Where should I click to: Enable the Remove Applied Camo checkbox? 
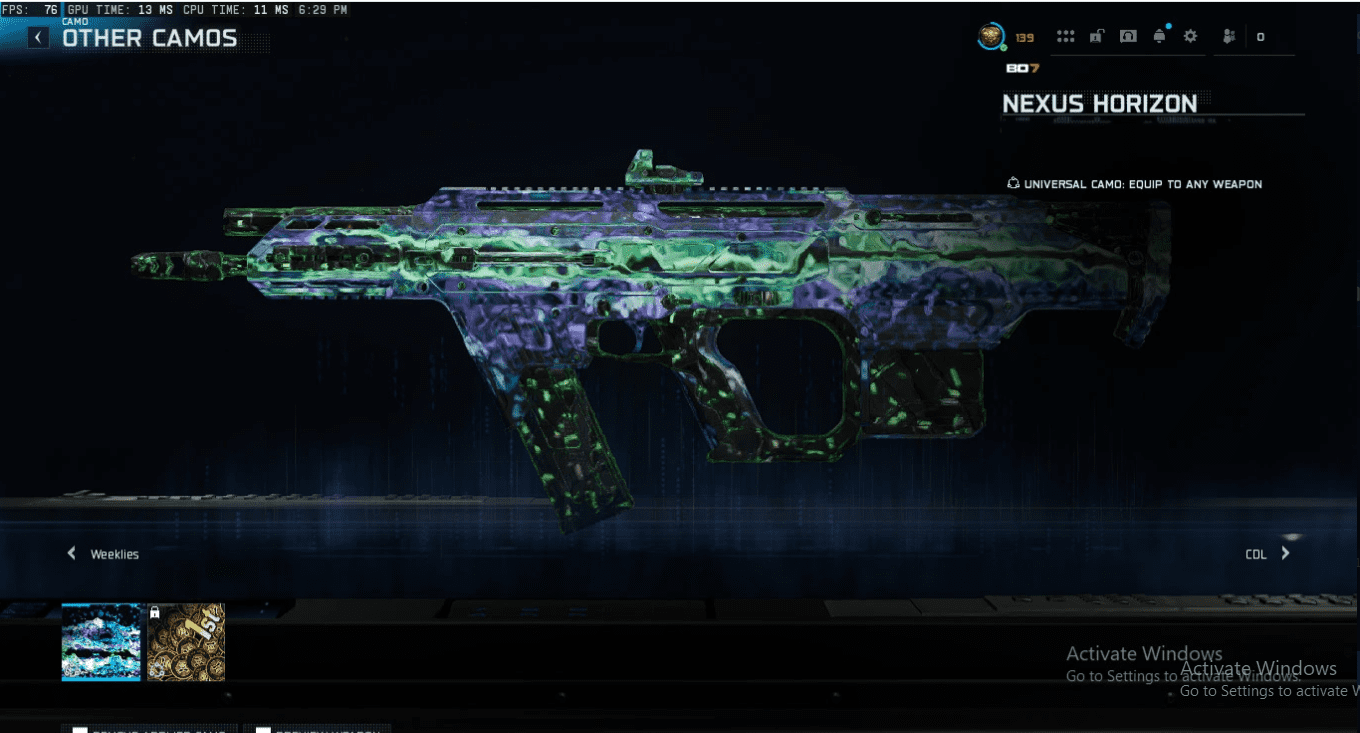coord(82,728)
